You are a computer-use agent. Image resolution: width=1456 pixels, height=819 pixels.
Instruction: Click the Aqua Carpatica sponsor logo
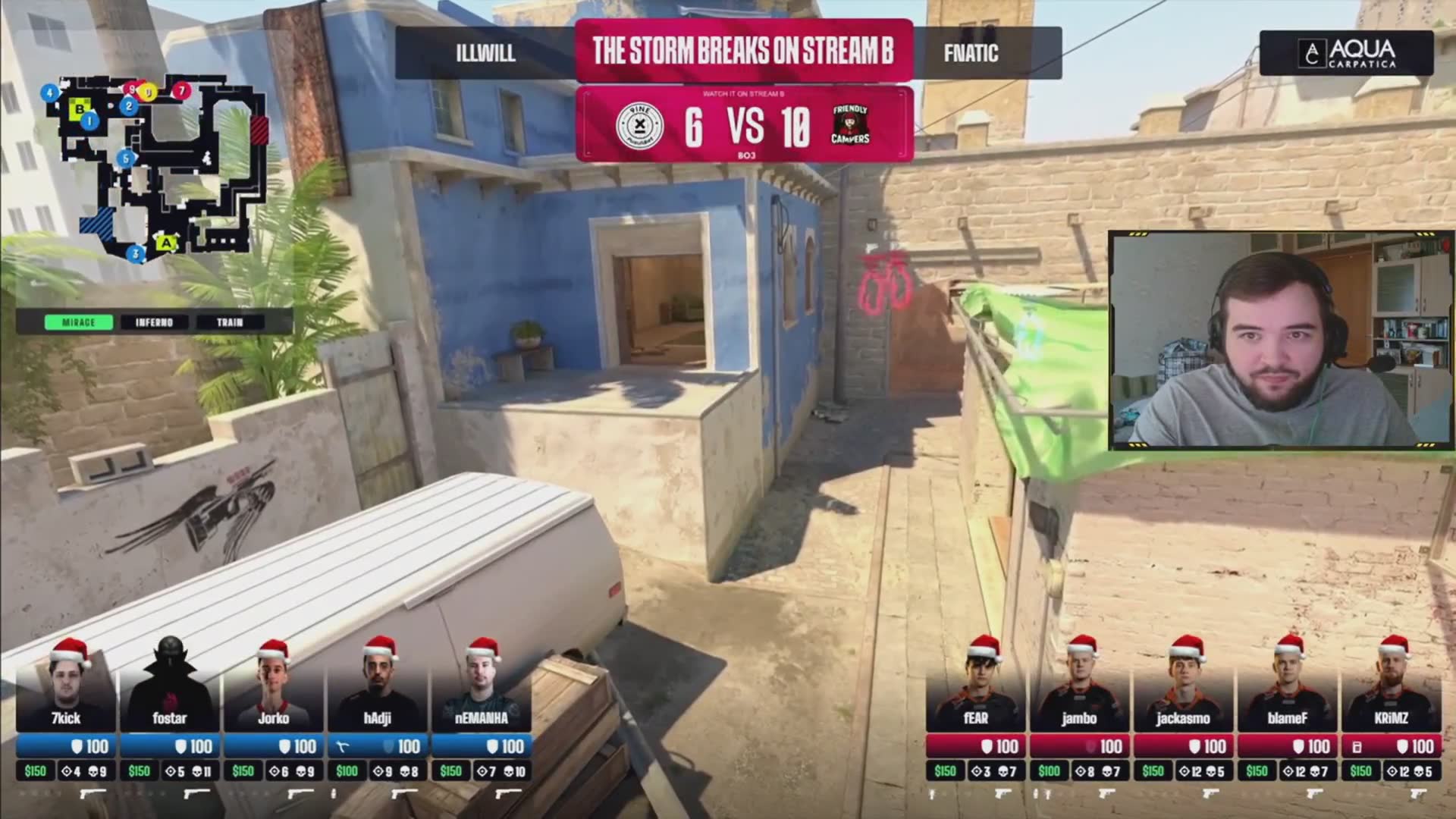1347,53
